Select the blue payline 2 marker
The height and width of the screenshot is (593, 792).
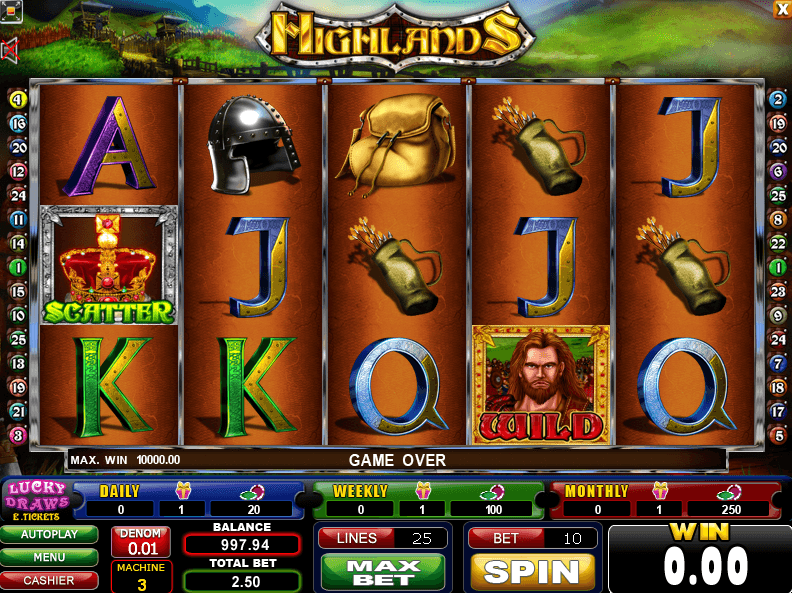[777, 99]
